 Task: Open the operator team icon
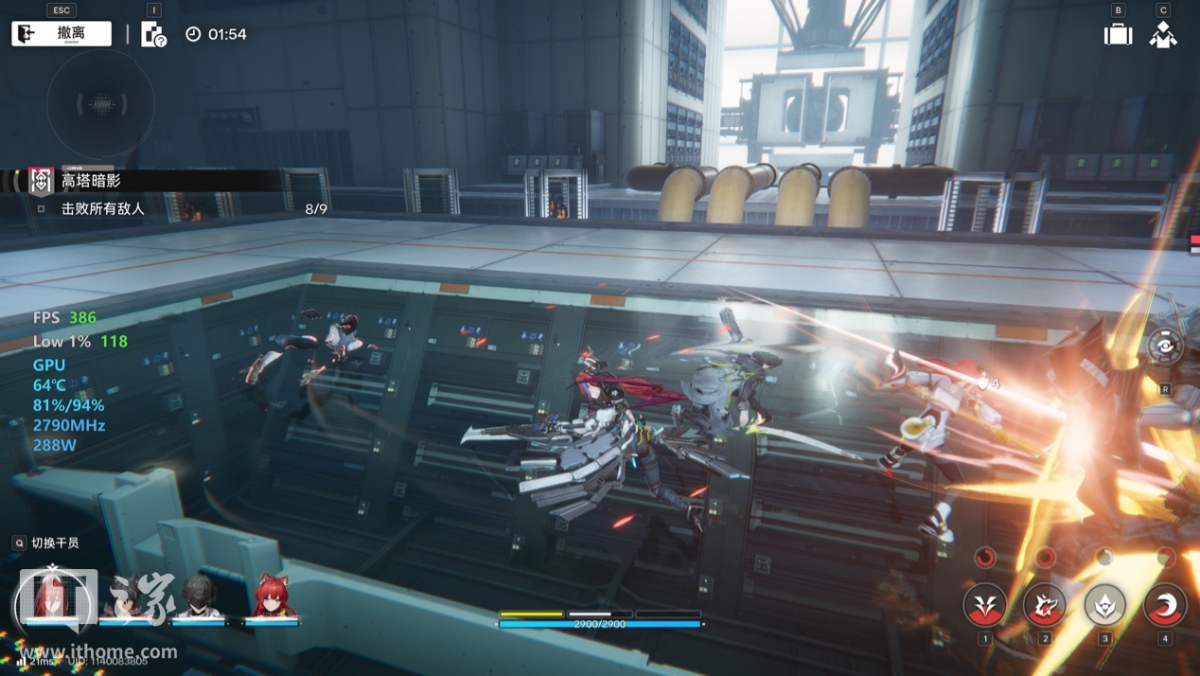1162,34
